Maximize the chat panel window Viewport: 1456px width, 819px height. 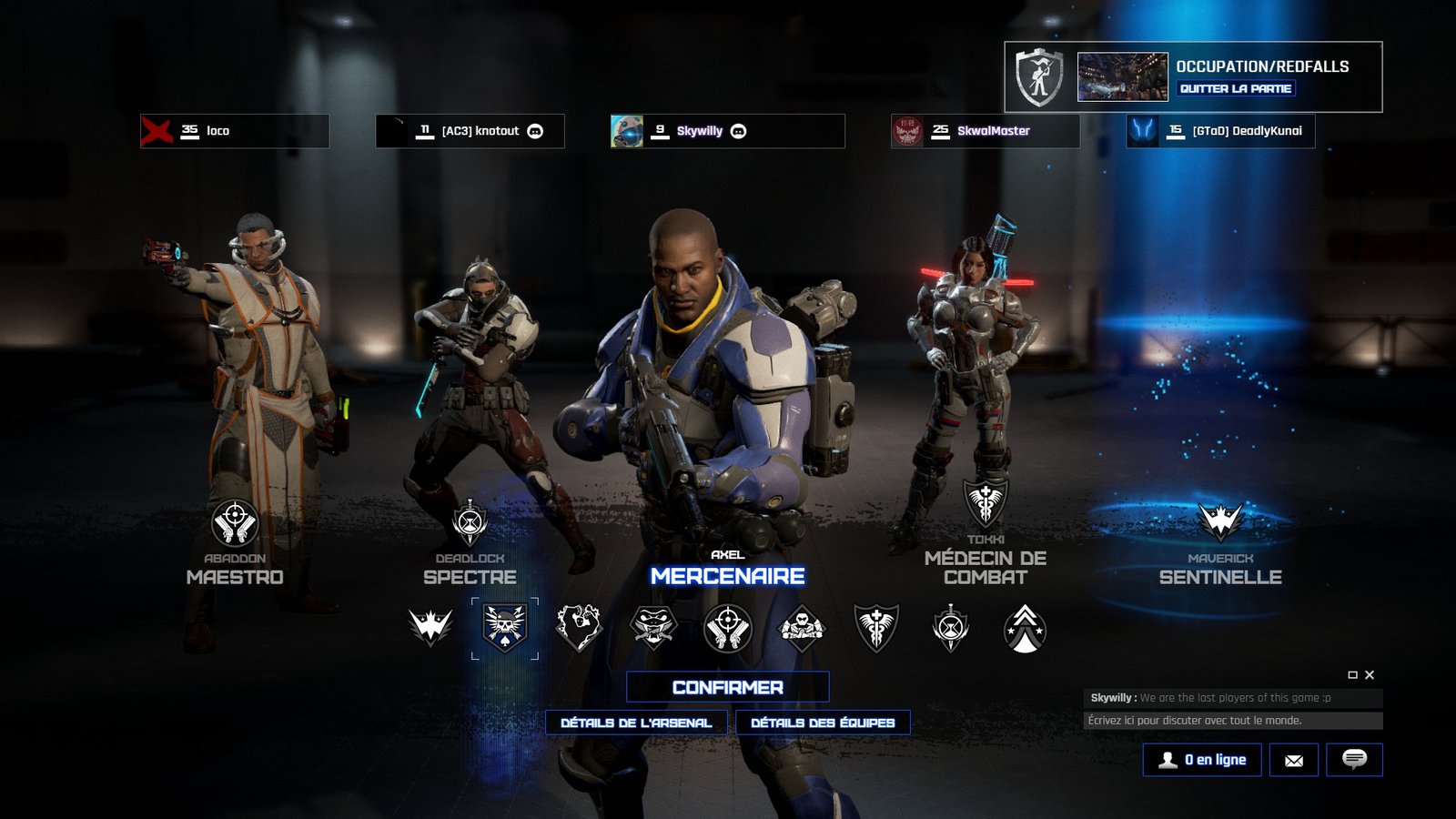click(x=1352, y=675)
